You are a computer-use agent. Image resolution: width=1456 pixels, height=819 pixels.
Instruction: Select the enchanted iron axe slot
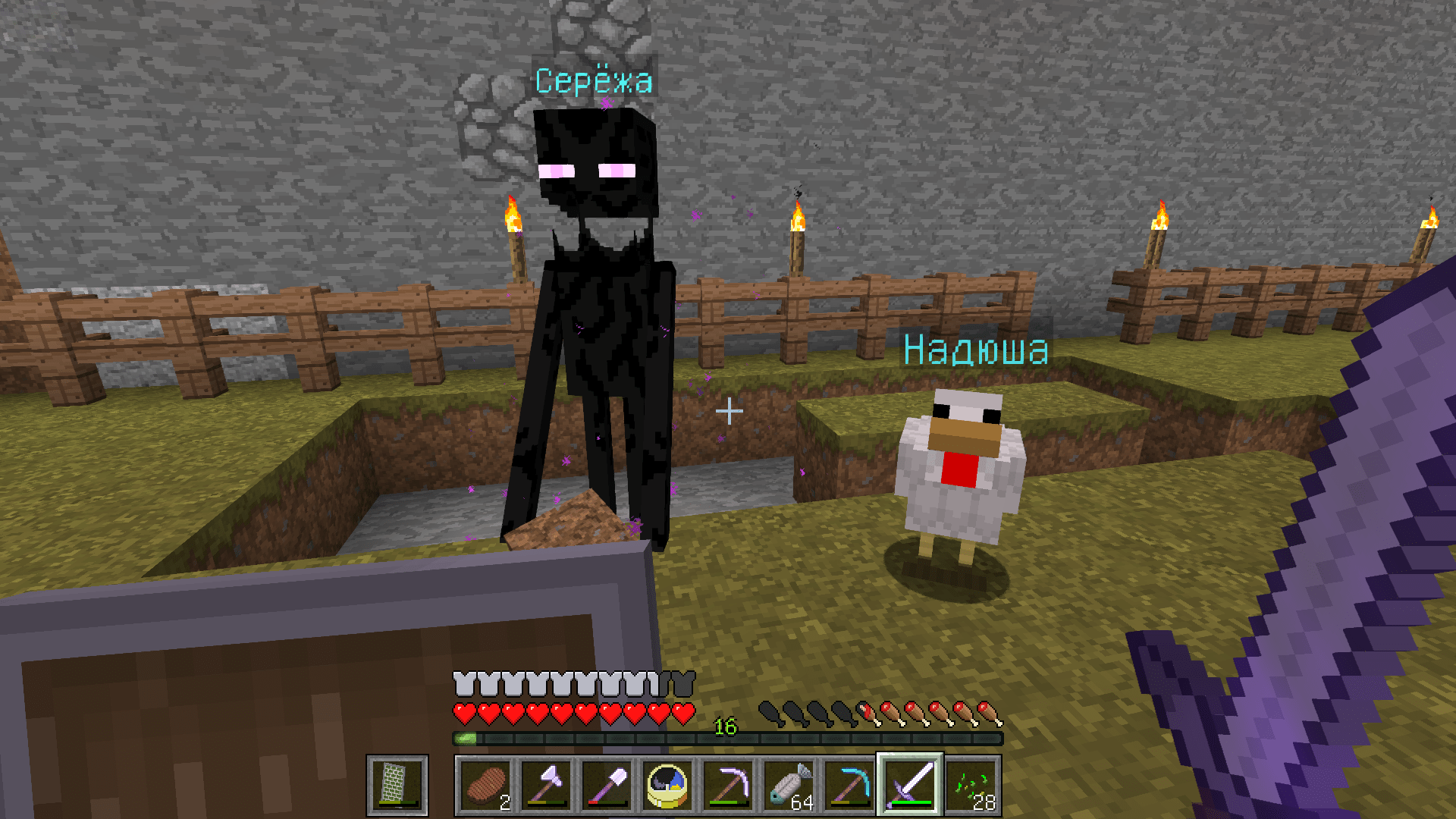[546, 785]
